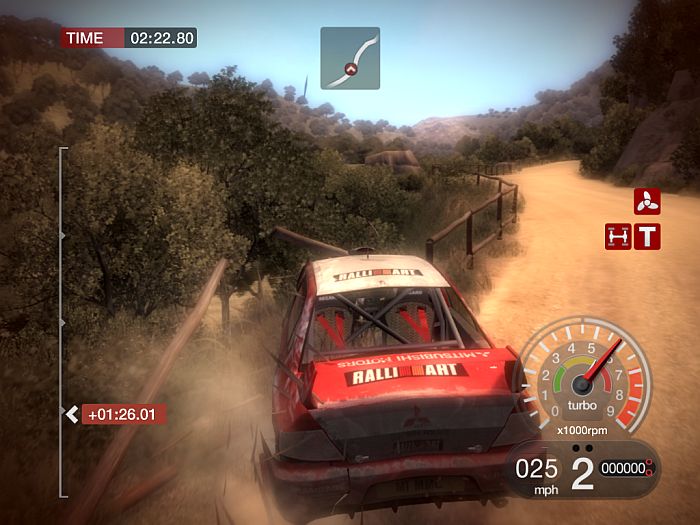Click the track corner minimap

pos(350,57)
